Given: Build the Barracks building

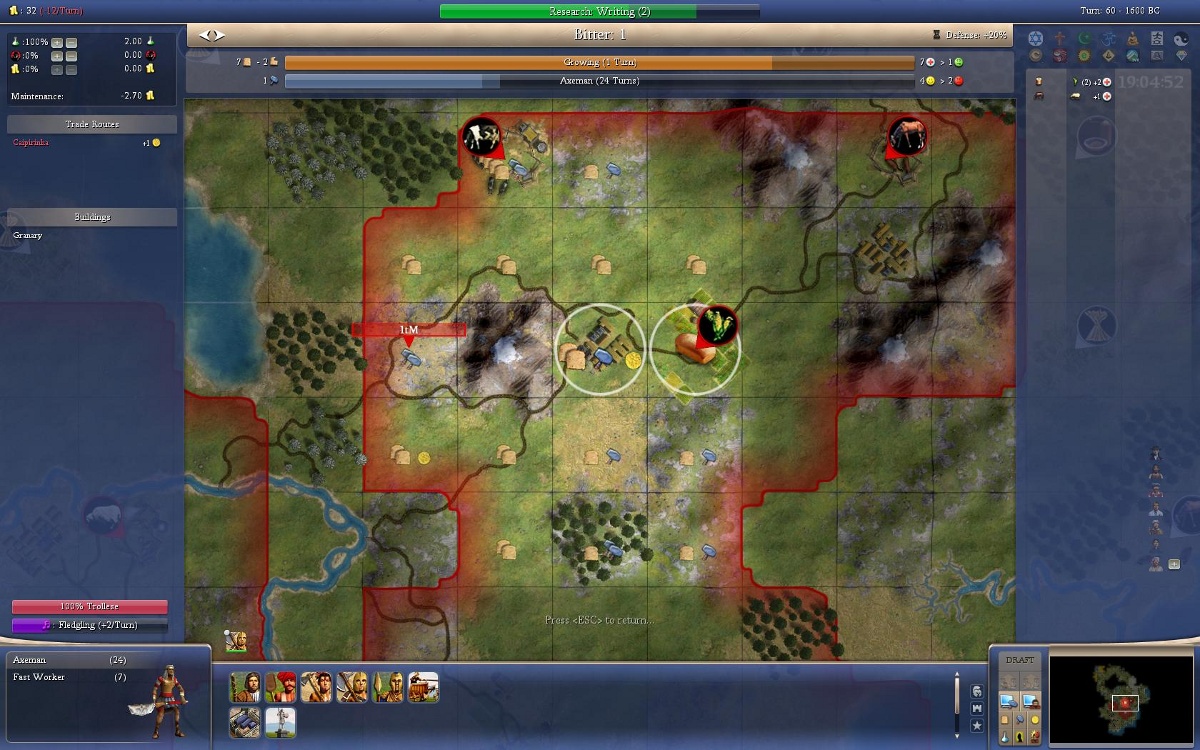Looking at the screenshot, I should coord(246,722).
